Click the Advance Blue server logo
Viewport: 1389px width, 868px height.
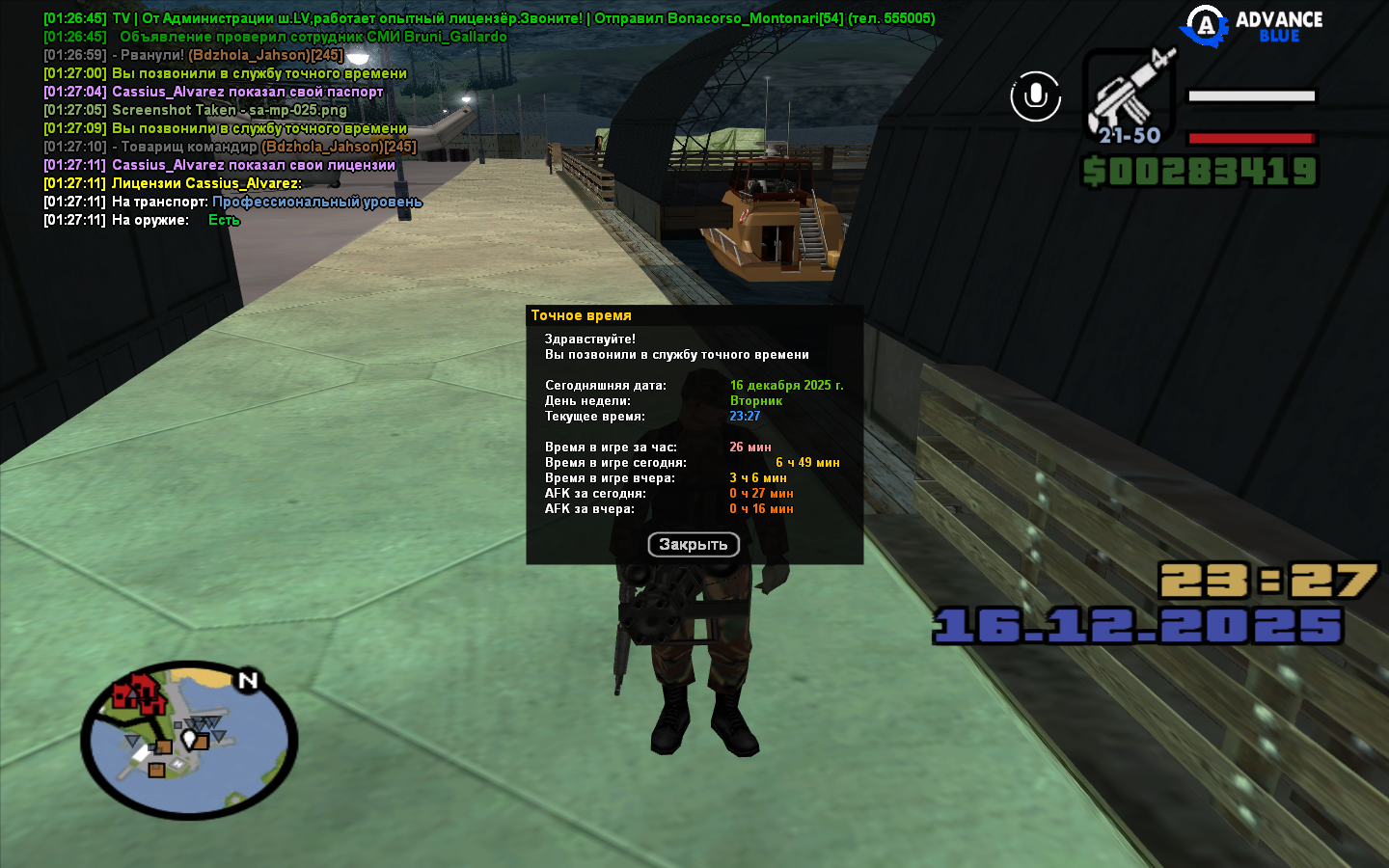pyautogui.click(x=1254, y=26)
